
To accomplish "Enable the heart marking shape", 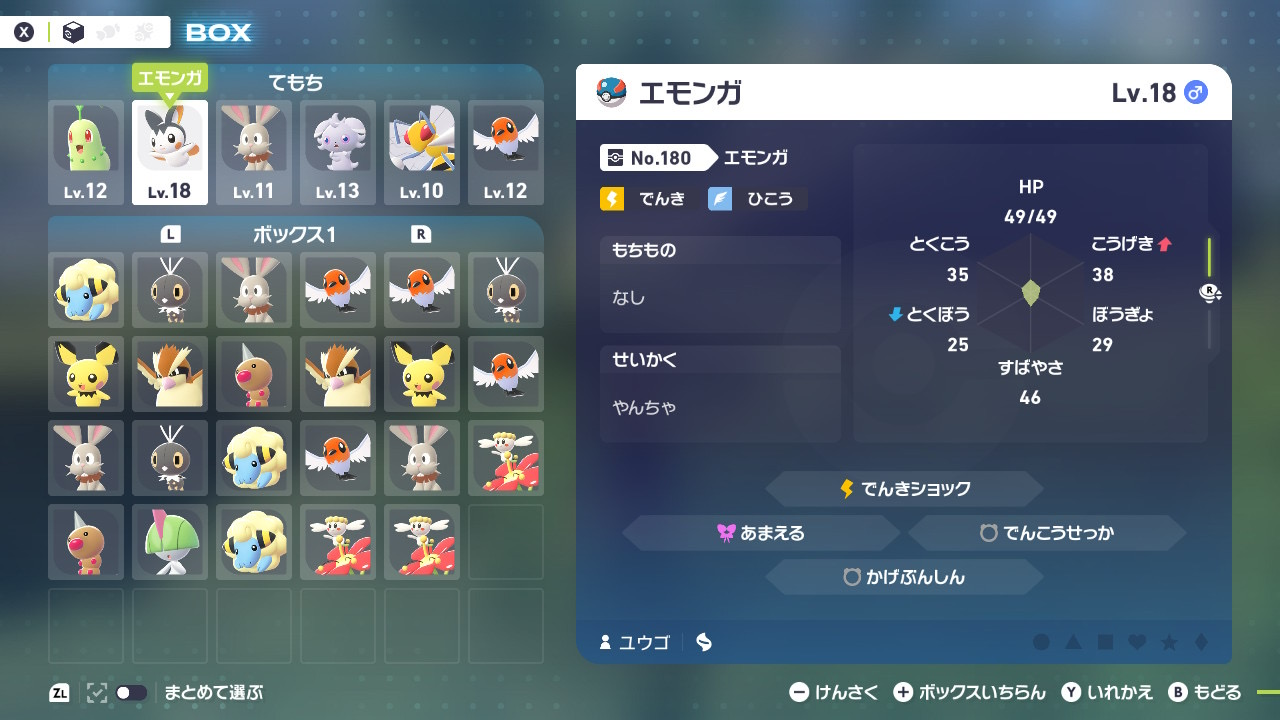I will coord(1137,643).
